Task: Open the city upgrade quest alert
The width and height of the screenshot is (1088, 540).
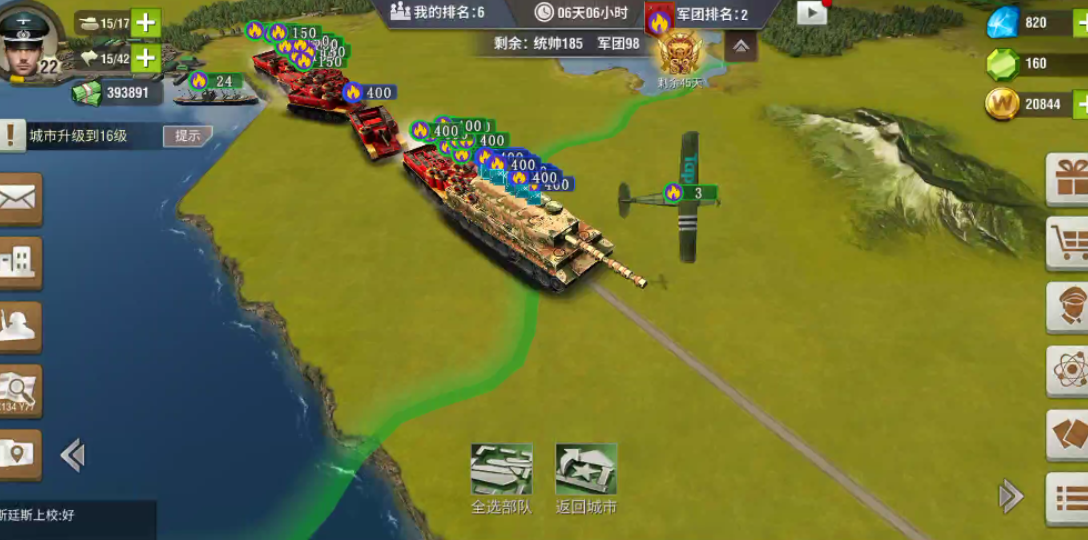Action: pos(12,135)
